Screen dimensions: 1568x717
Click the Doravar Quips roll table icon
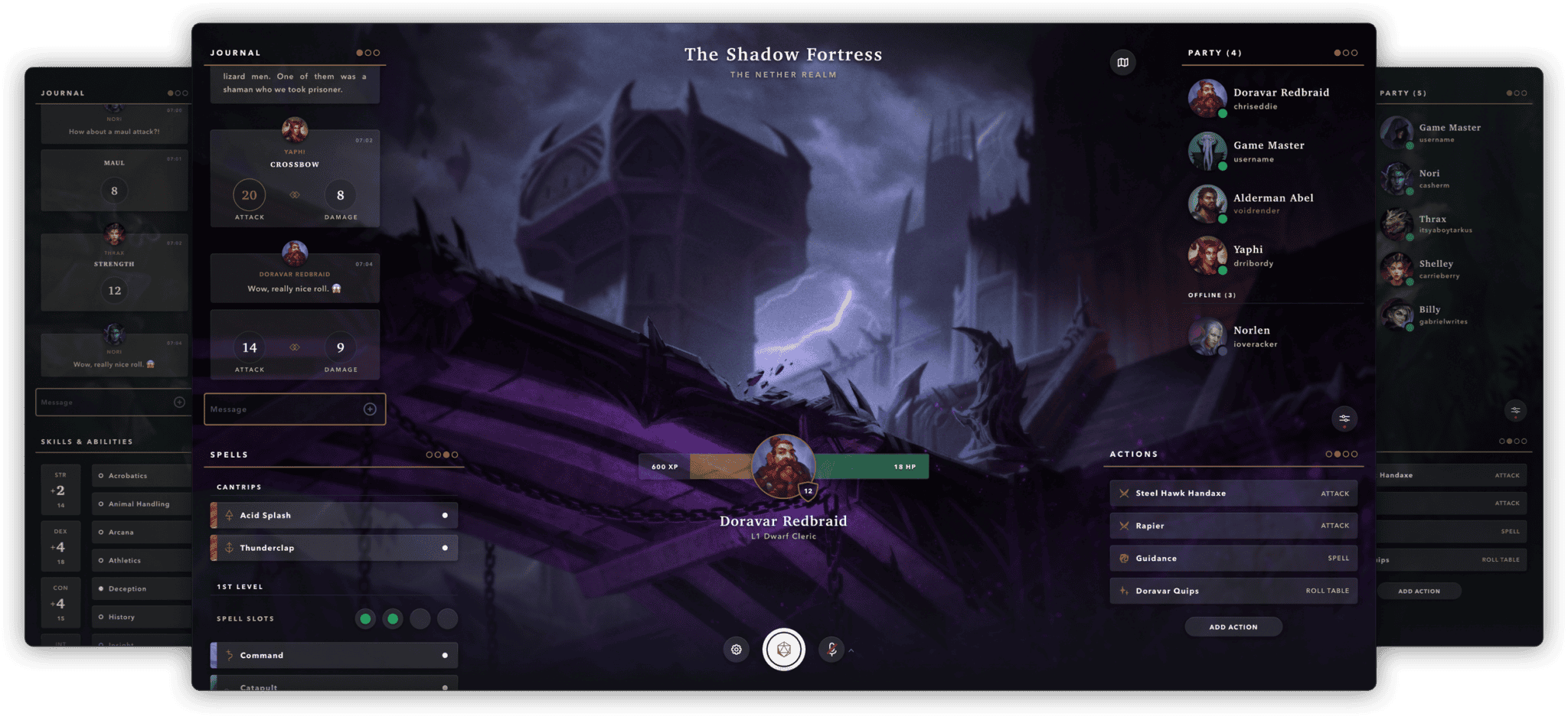pyautogui.click(x=1125, y=590)
